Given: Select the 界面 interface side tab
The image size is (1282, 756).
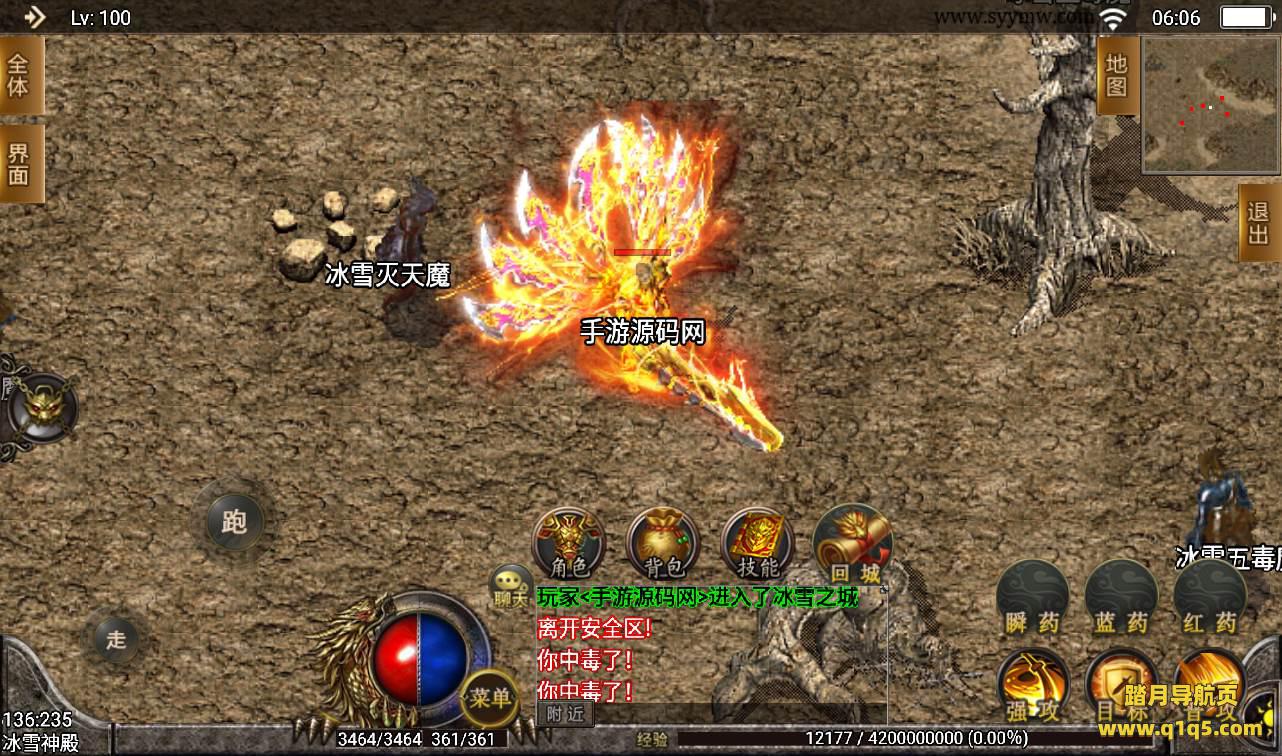Looking at the screenshot, I should 19,164.
